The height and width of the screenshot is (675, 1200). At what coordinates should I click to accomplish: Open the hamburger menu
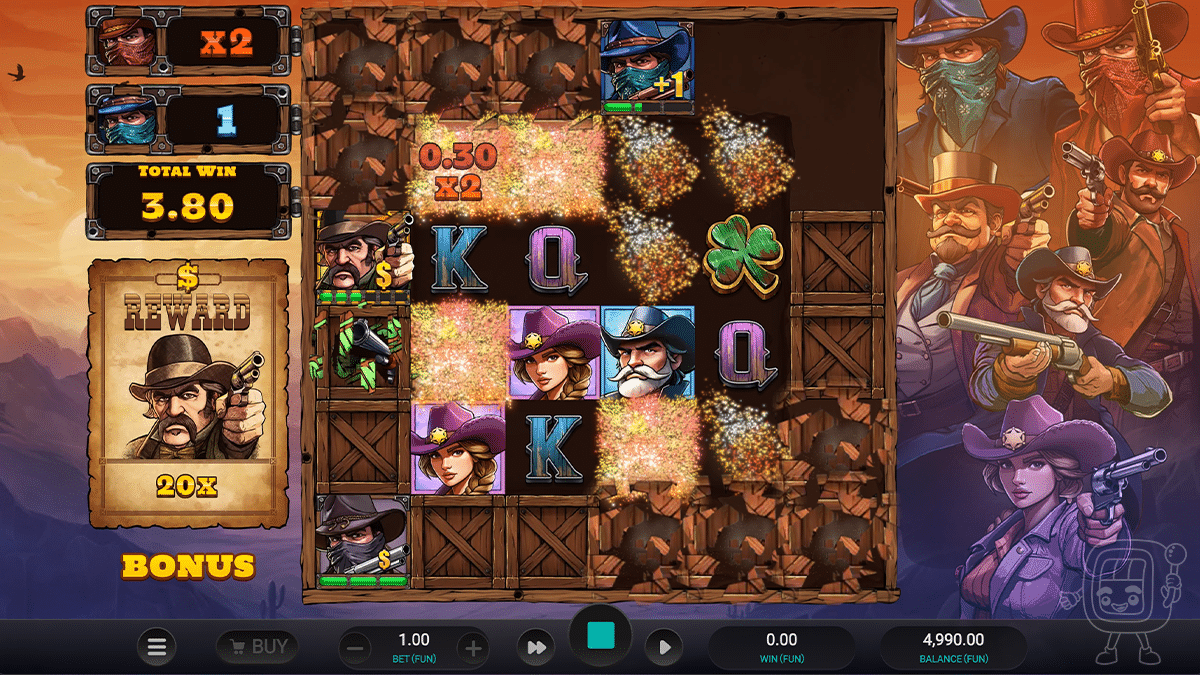[x=156, y=647]
